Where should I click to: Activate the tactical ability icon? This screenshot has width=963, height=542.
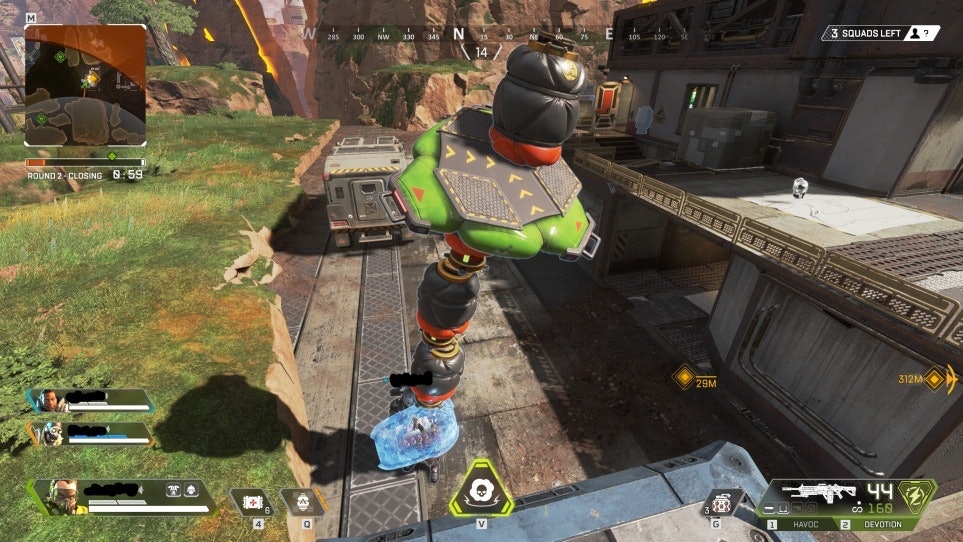pos(302,500)
